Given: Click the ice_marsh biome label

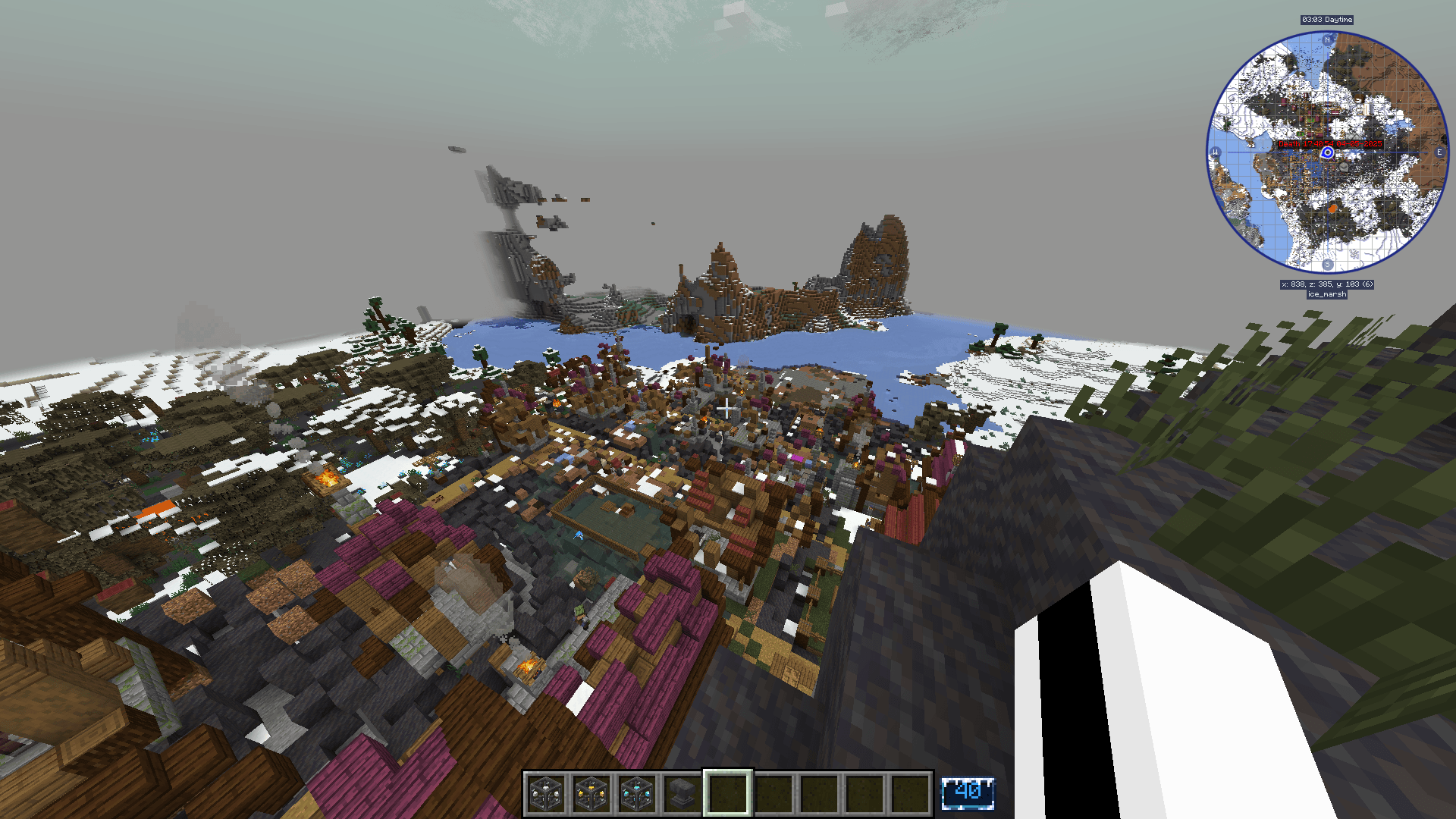Looking at the screenshot, I should [1327, 294].
